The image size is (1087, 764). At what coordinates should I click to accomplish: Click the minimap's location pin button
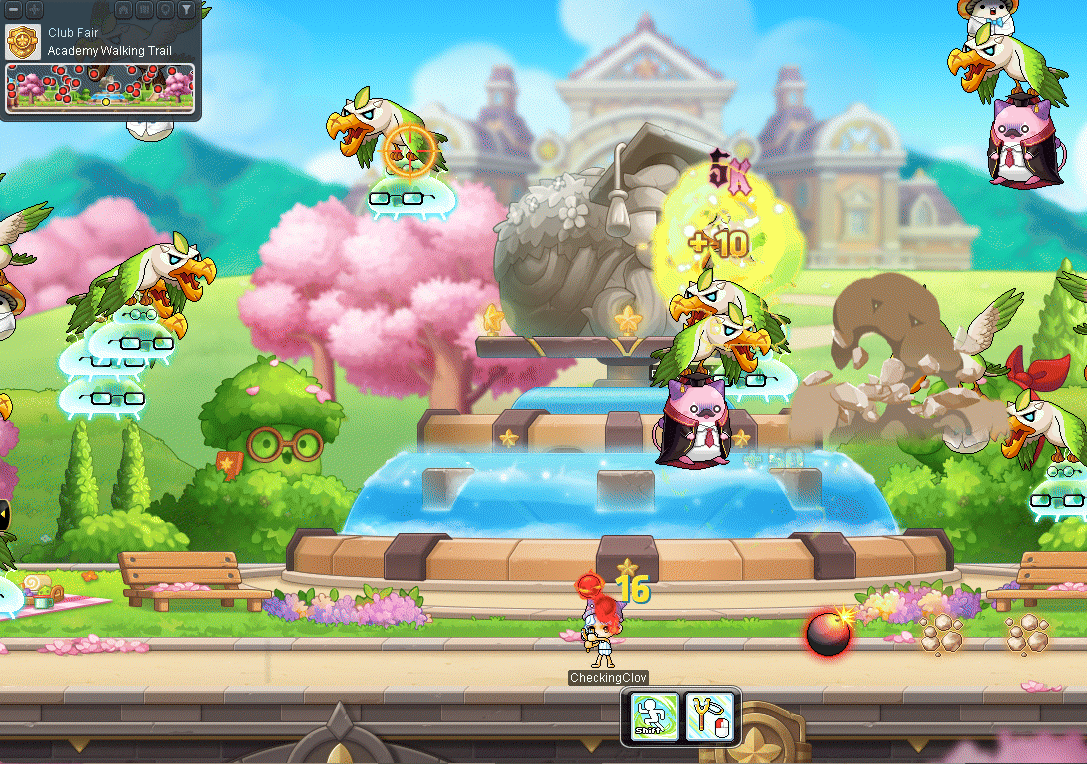tap(165, 10)
